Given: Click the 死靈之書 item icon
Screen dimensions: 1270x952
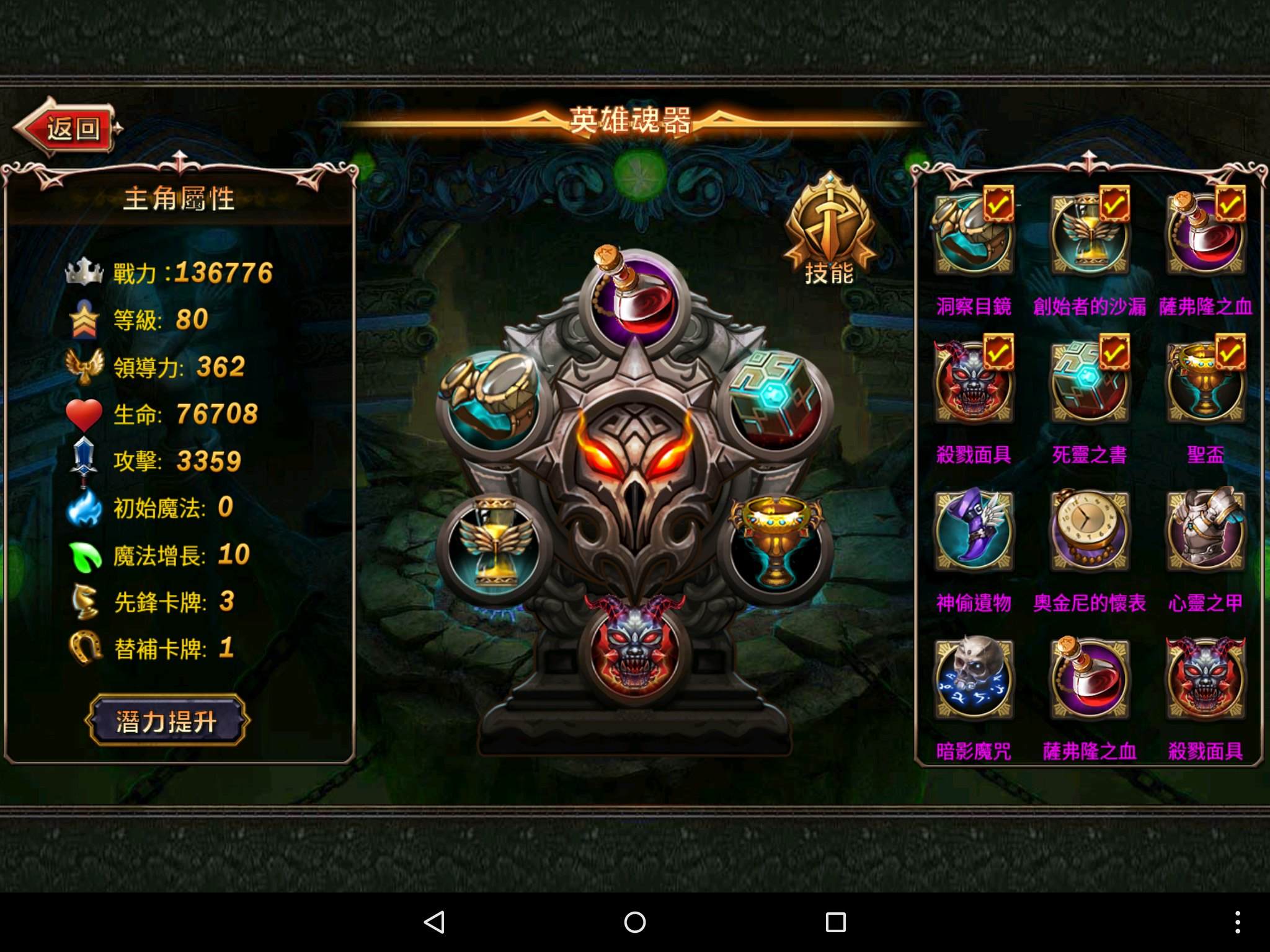Looking at the screenshot, I should pyautogui.click(x=1090, y=380).
